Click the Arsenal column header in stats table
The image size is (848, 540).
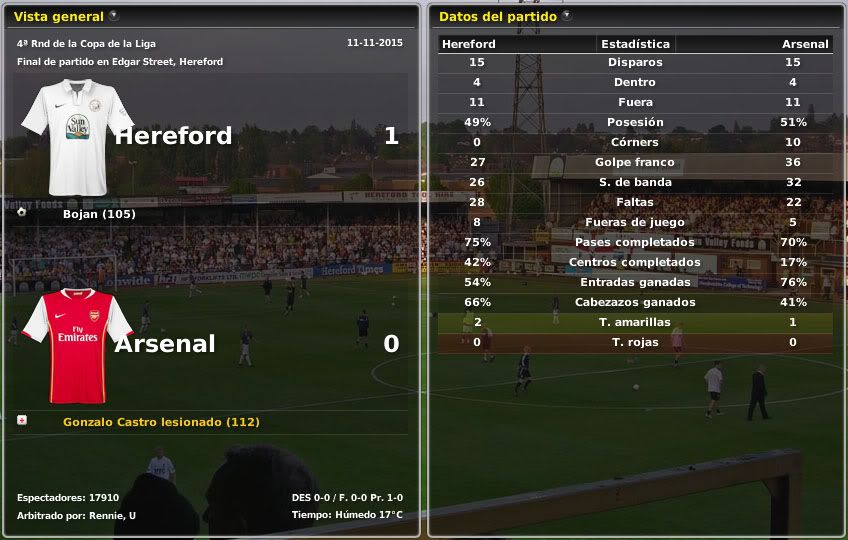pos(805,44)
